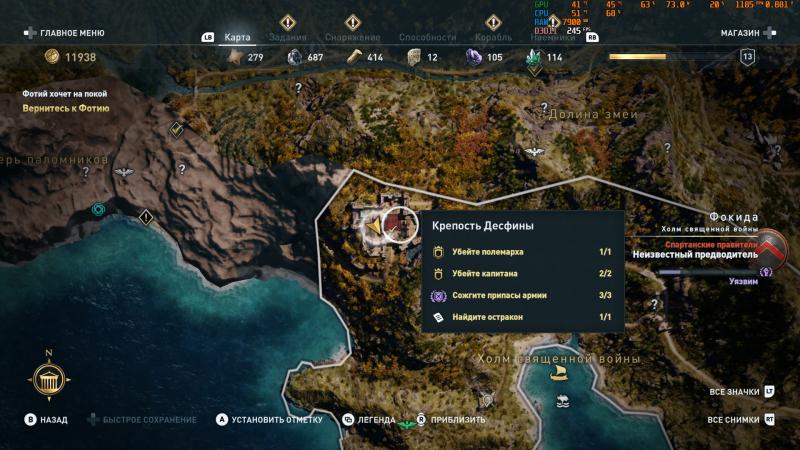Open the Снаряжение tab
This screenshot has width=800, height=450.
pyautogui.click(x=352, y=37)
